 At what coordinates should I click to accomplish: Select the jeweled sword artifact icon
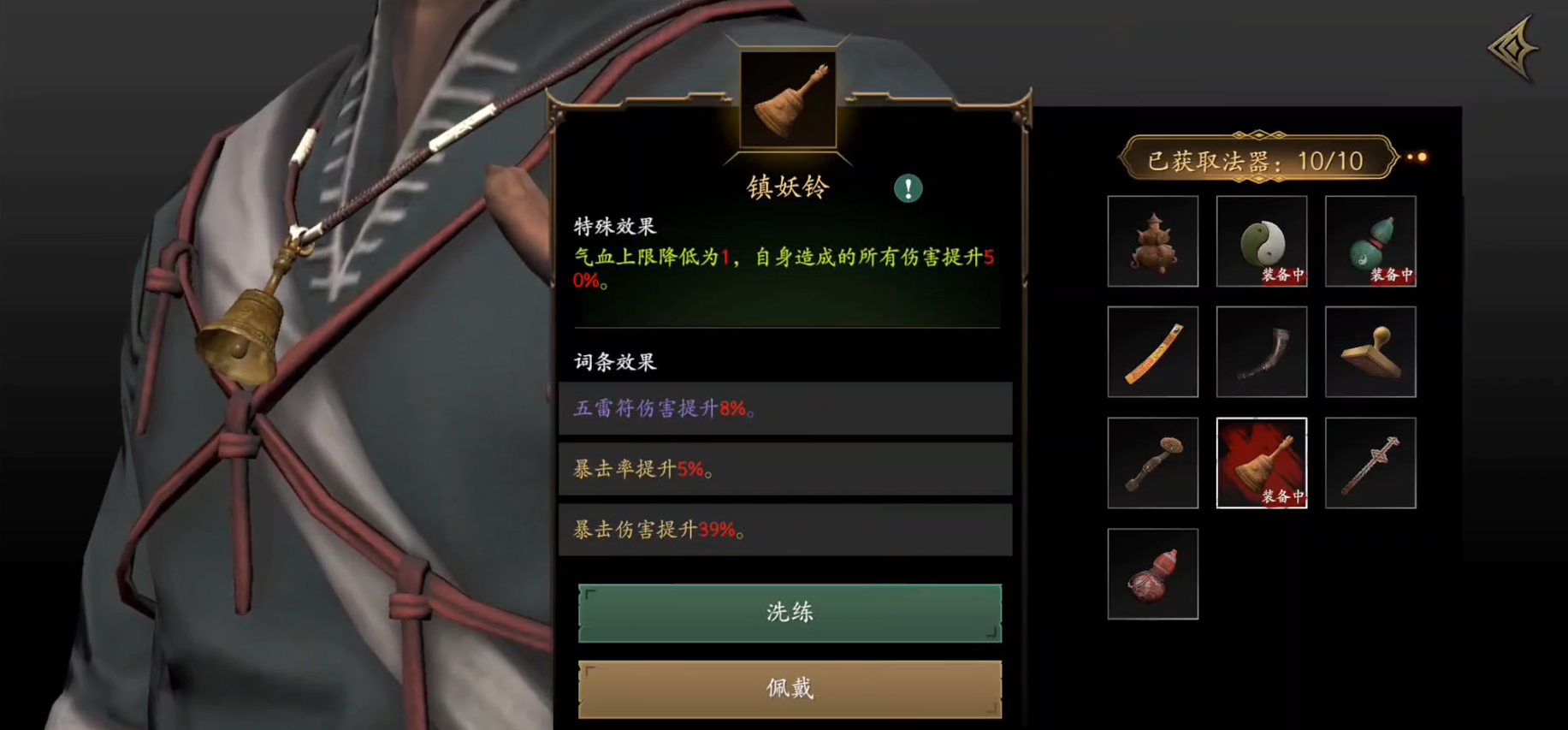tap(1370, 462)
